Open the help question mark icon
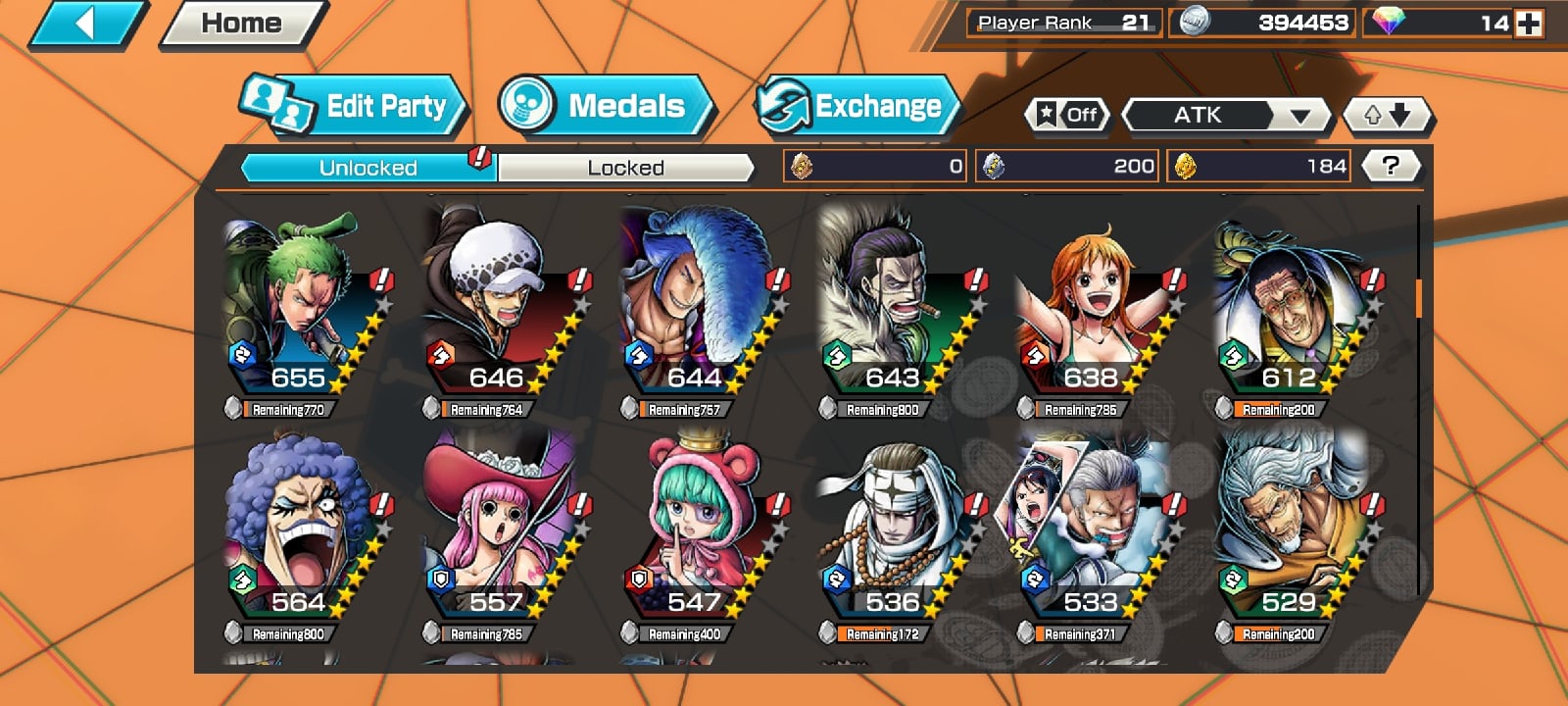 point(1390,165)
